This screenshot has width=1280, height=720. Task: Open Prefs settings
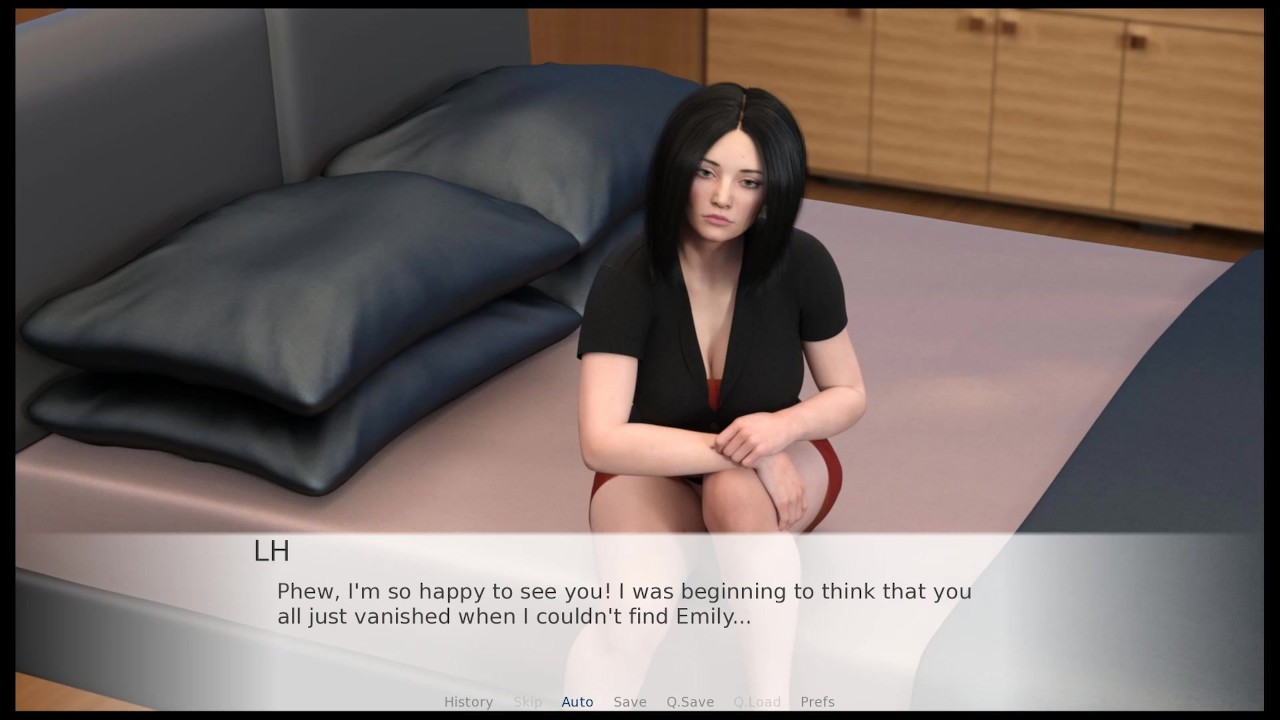(817, 702)
